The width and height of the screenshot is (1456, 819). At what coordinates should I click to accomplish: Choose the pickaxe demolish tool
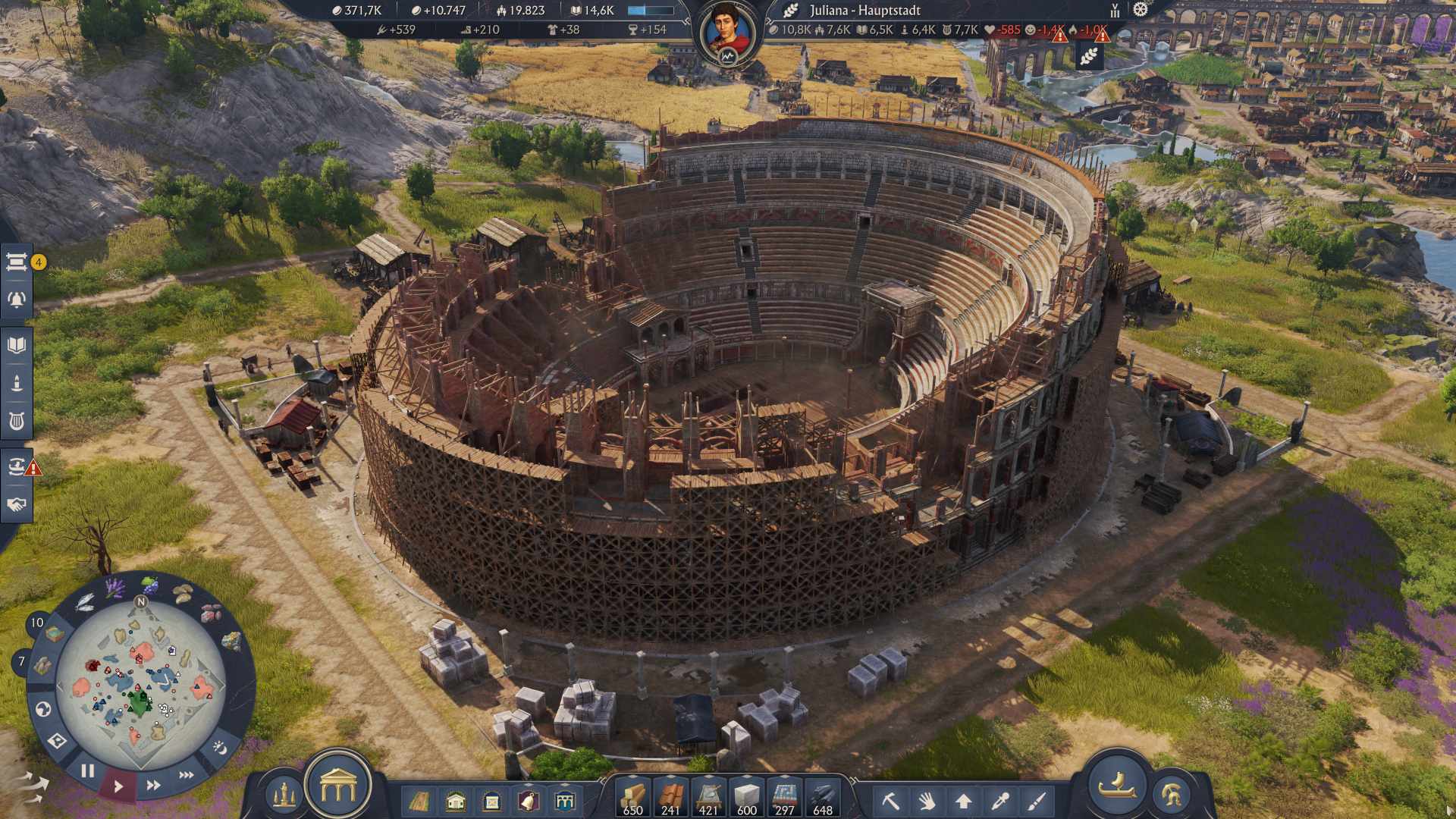[x=890, y=801]
